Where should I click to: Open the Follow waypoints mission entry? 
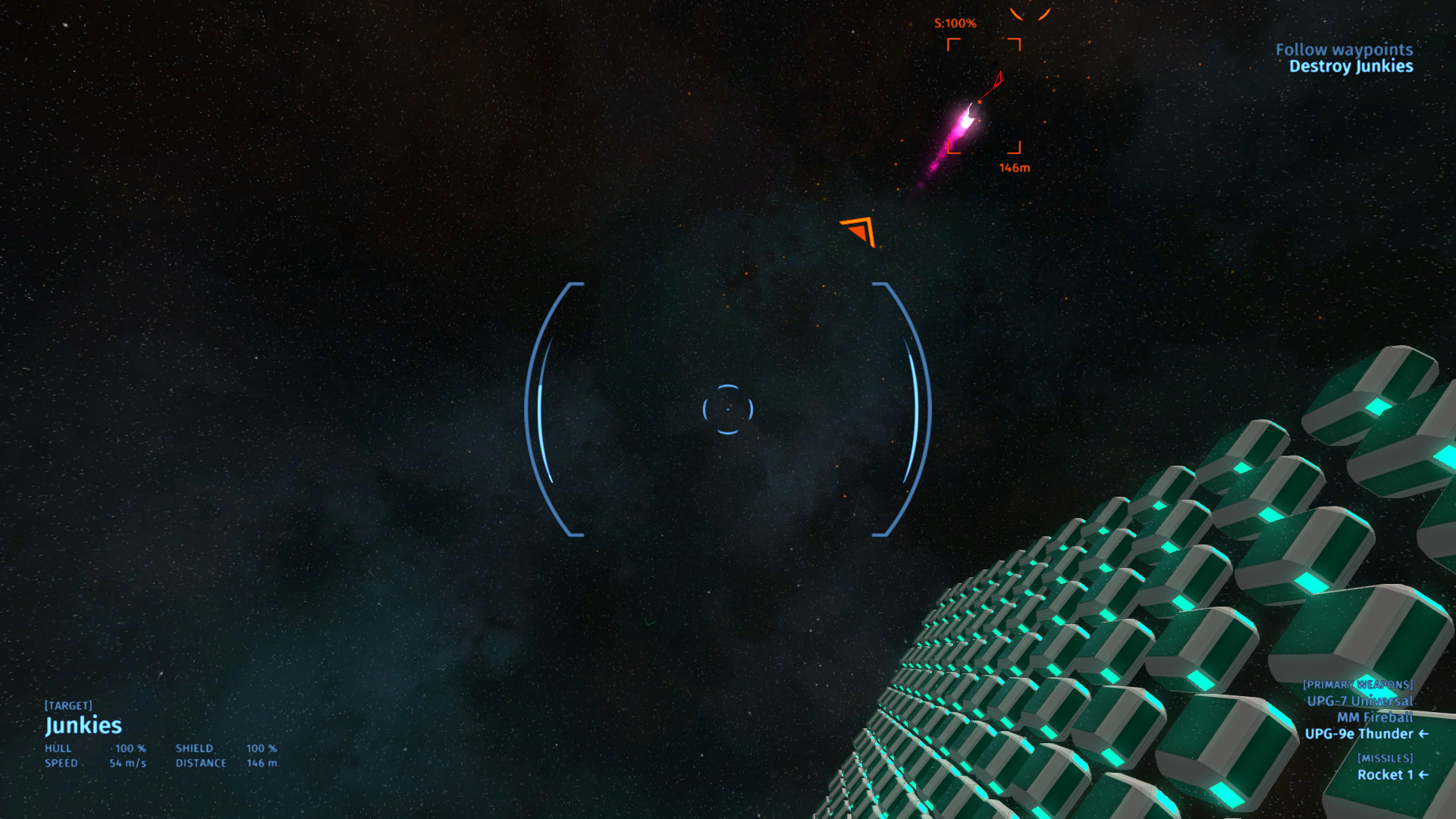pos(1345,49)
